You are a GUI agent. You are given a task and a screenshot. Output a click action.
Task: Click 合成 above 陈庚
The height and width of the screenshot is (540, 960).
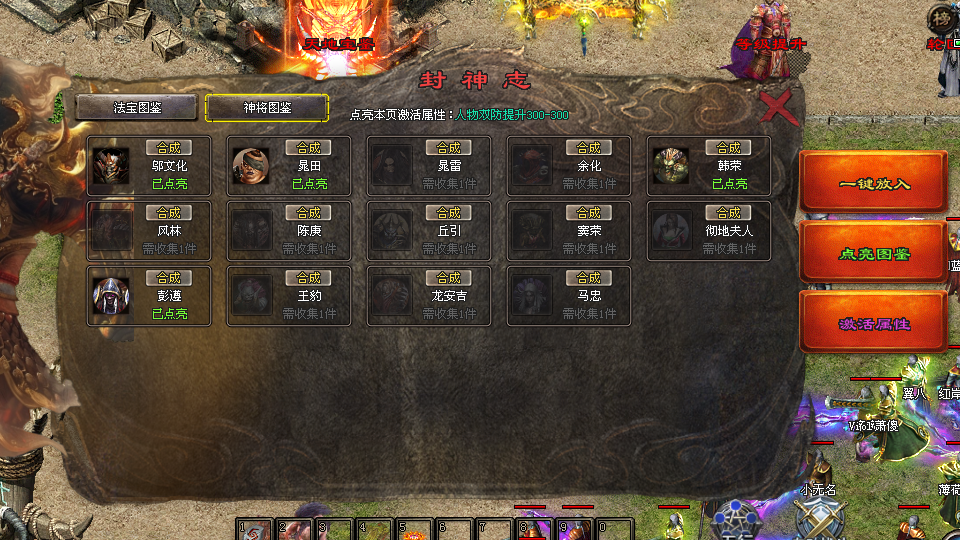click(x=309, y=213)
